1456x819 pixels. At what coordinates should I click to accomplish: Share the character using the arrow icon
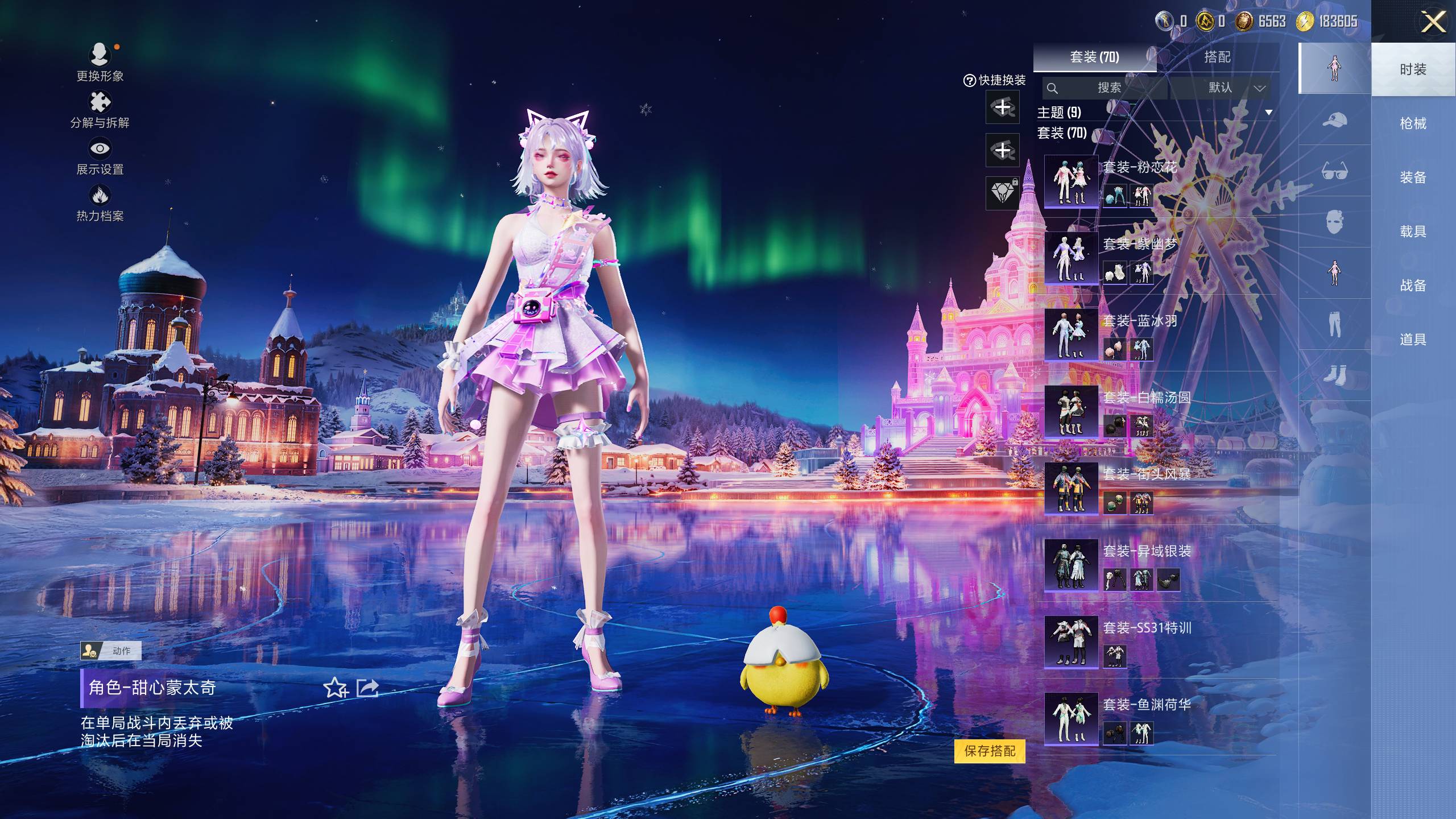[367, 688]
